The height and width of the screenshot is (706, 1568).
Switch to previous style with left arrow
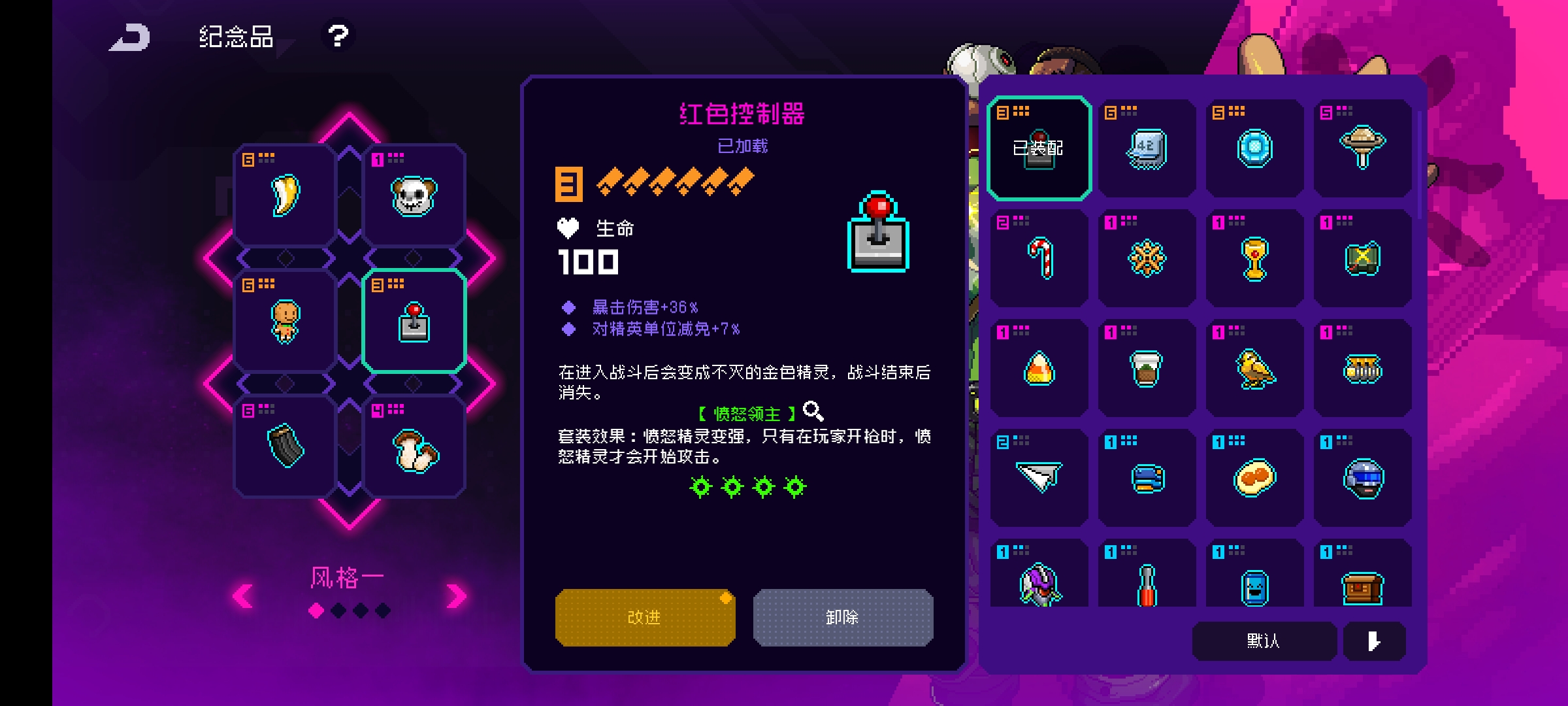(x=244, y=596)
